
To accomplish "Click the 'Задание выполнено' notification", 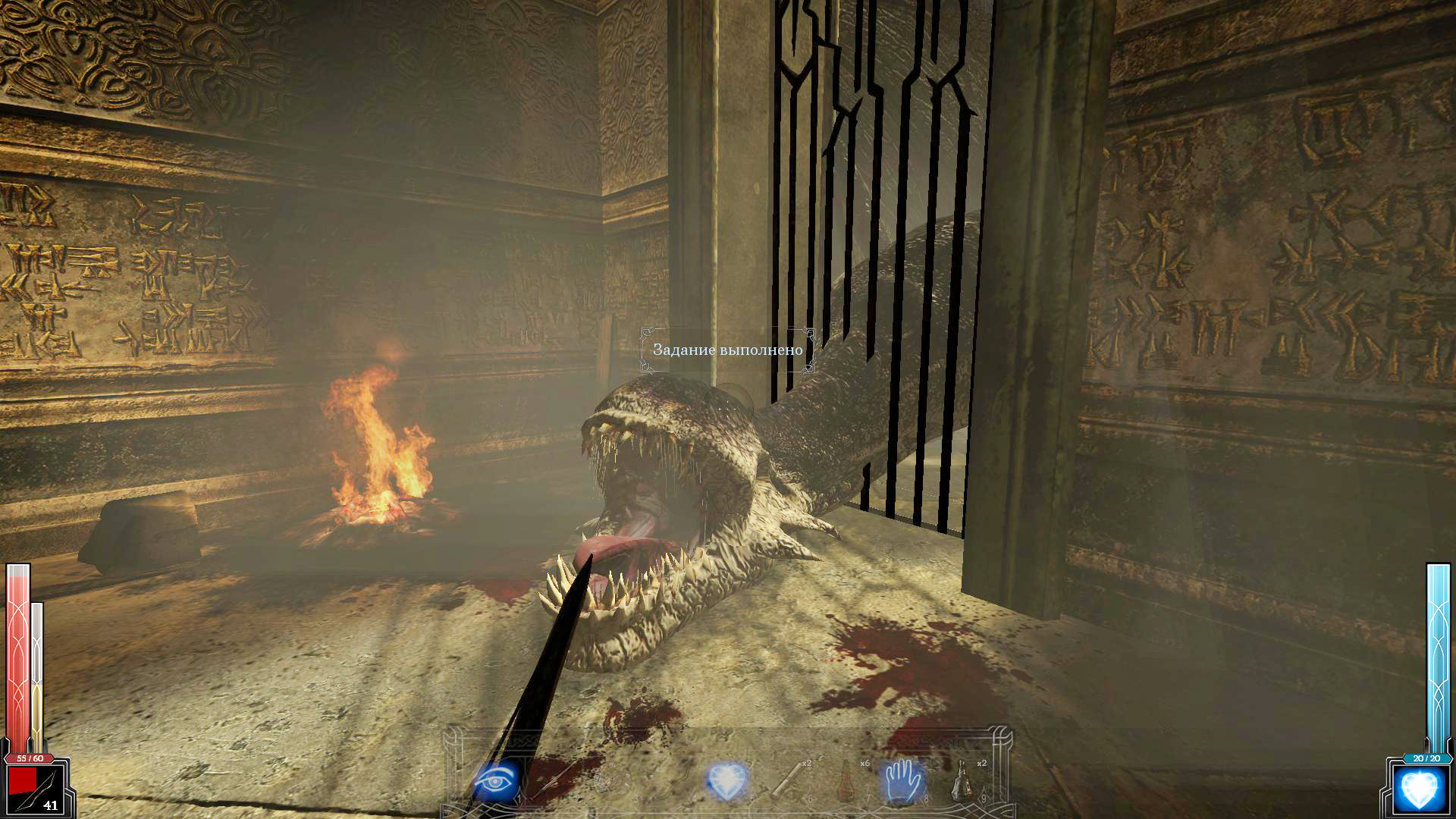I will click(727, 350).
